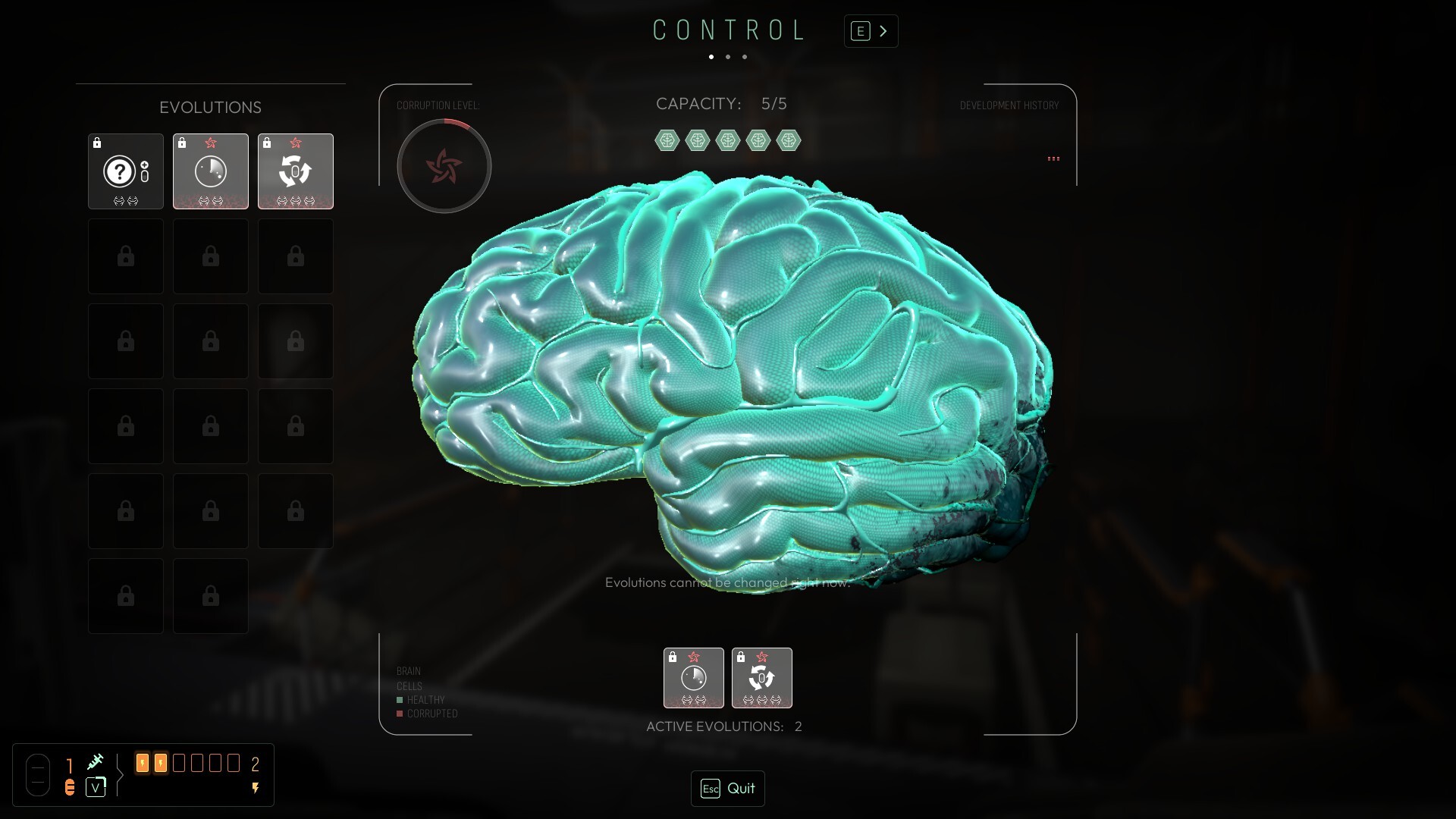
Task: Click the second page dot under CONTROL
Action: [728, 57]
